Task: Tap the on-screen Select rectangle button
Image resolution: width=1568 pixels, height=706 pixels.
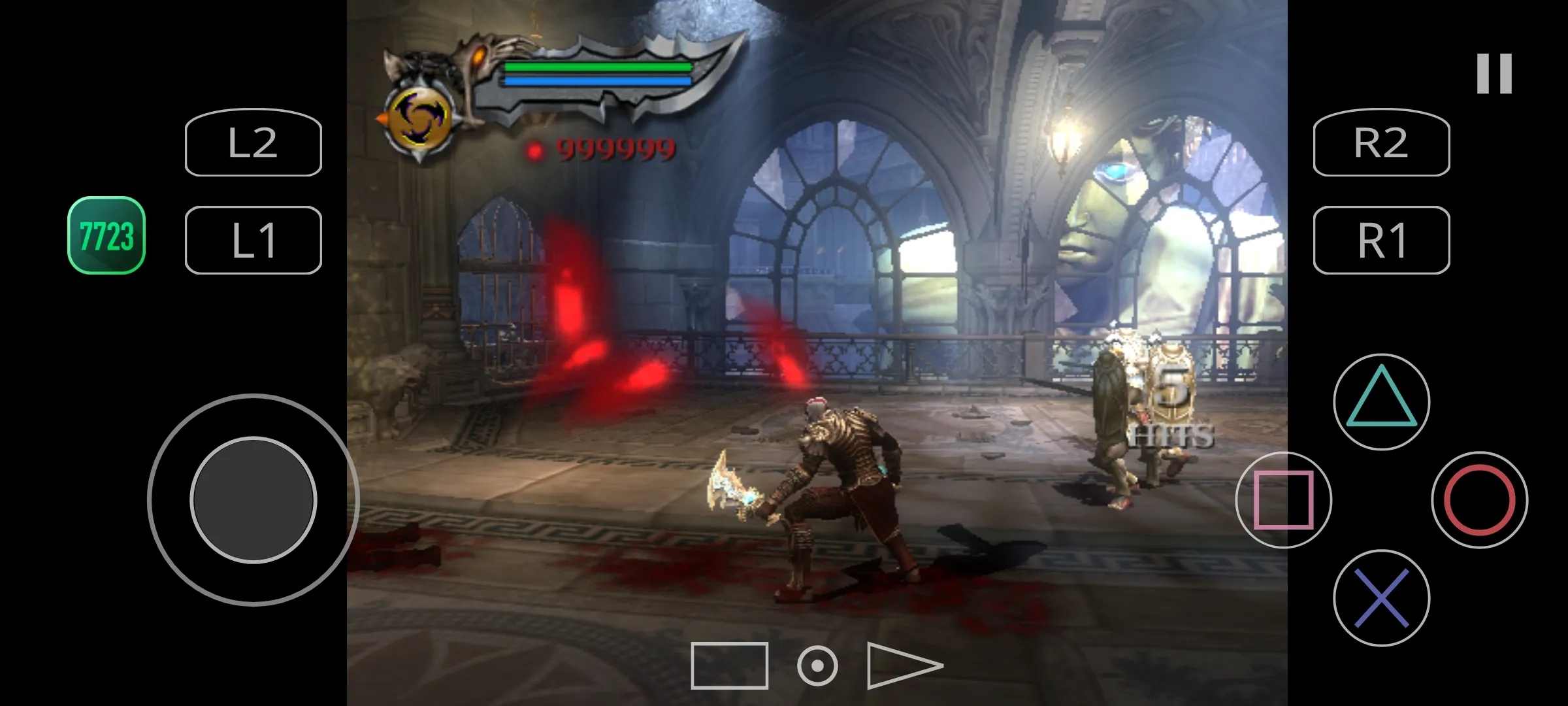Action: point(729,665)
